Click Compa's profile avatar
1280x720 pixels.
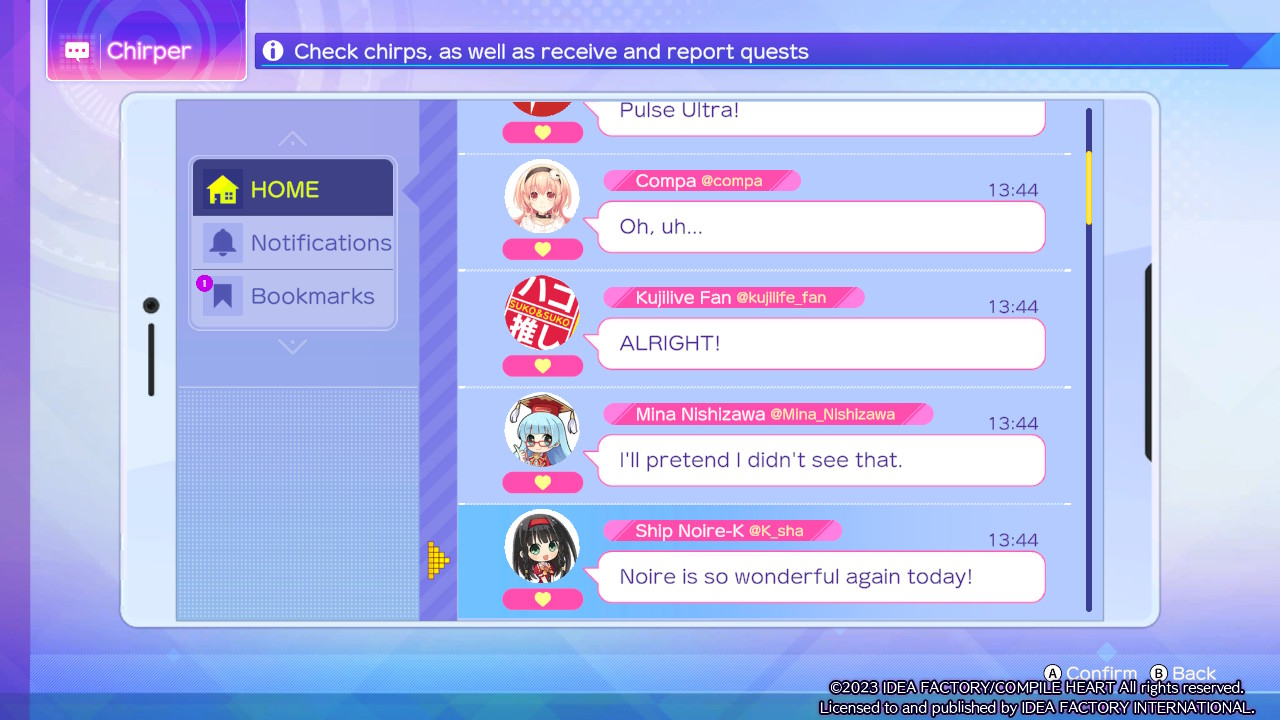point(542,196)
